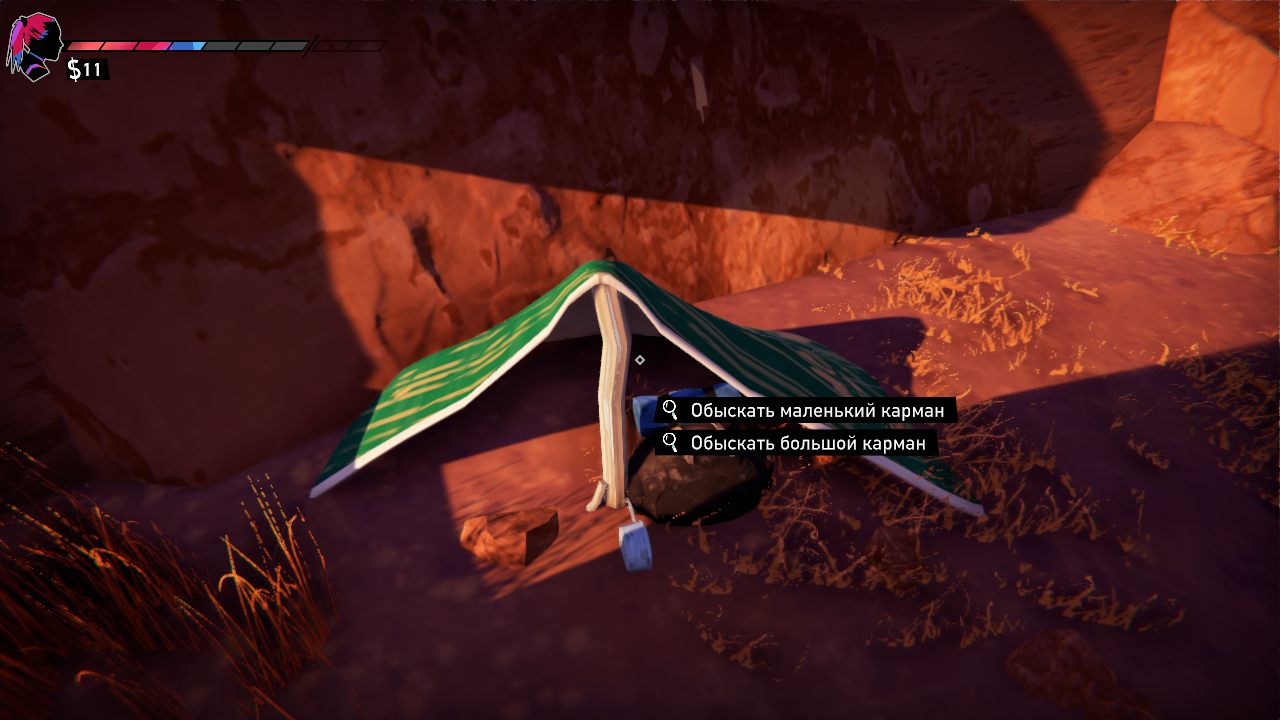Select "Обыскать большой карман" option
The width and height of the screenshot is (1280, 720).
pos(796,442)
